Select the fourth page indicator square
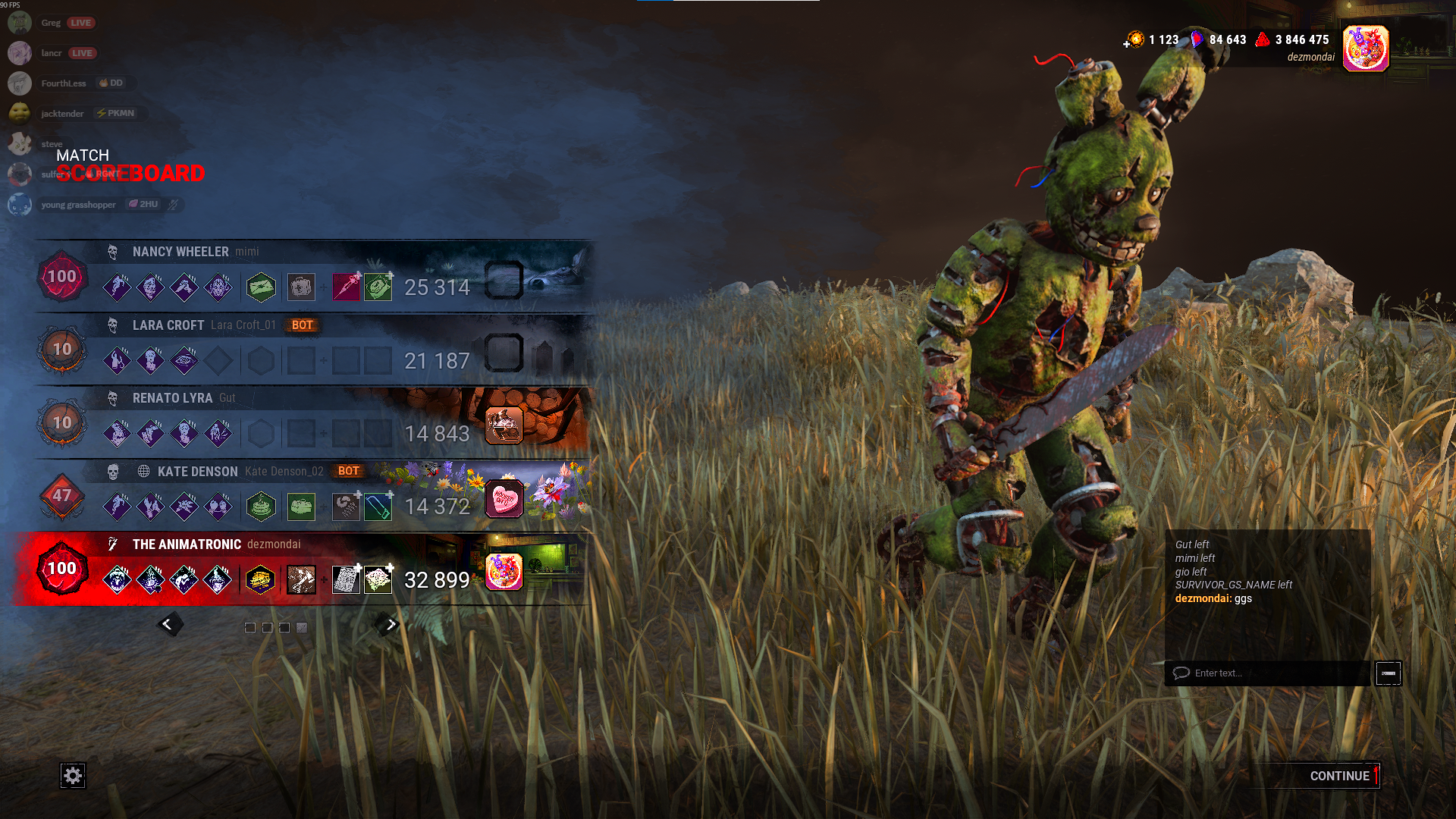Screen dimensions: 1456x819 (303, 627)
